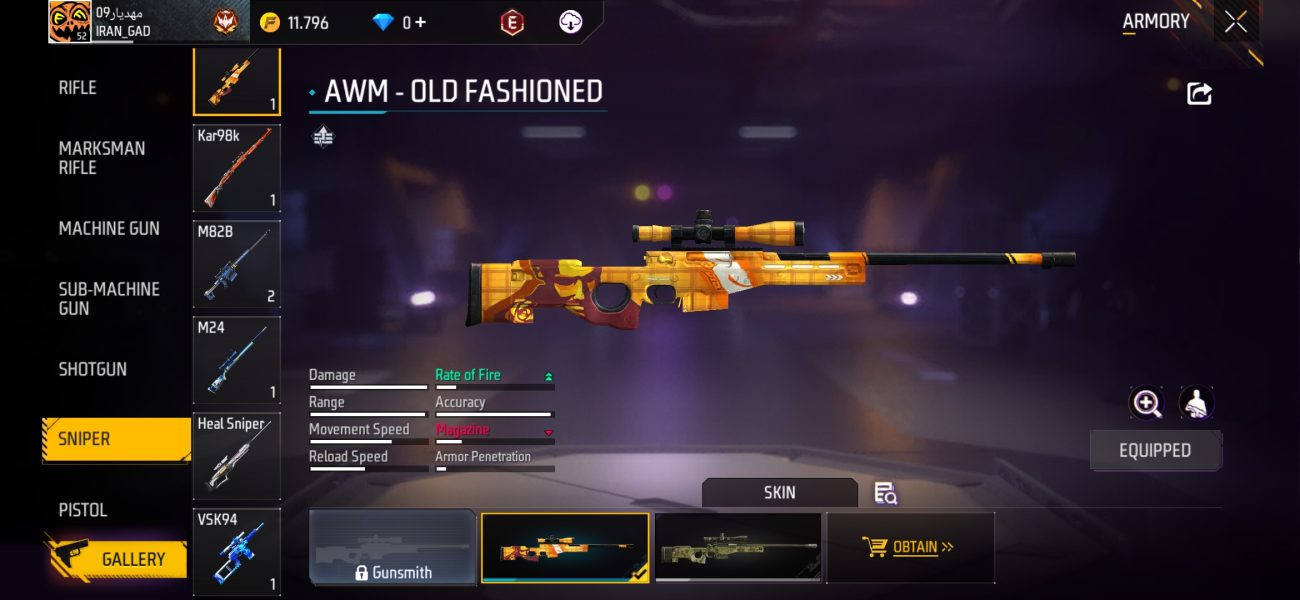
Task: Select the Rifle weapon category
Action: pyautogui.click(x=78, y=88)
